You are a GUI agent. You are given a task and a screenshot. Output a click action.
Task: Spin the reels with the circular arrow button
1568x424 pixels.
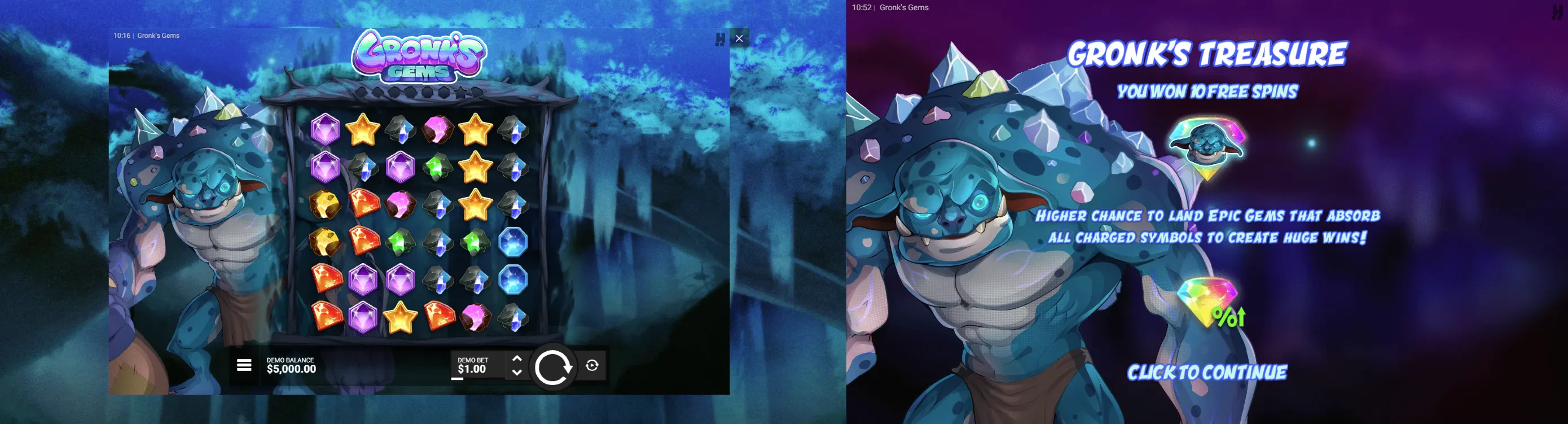point(552,367)
